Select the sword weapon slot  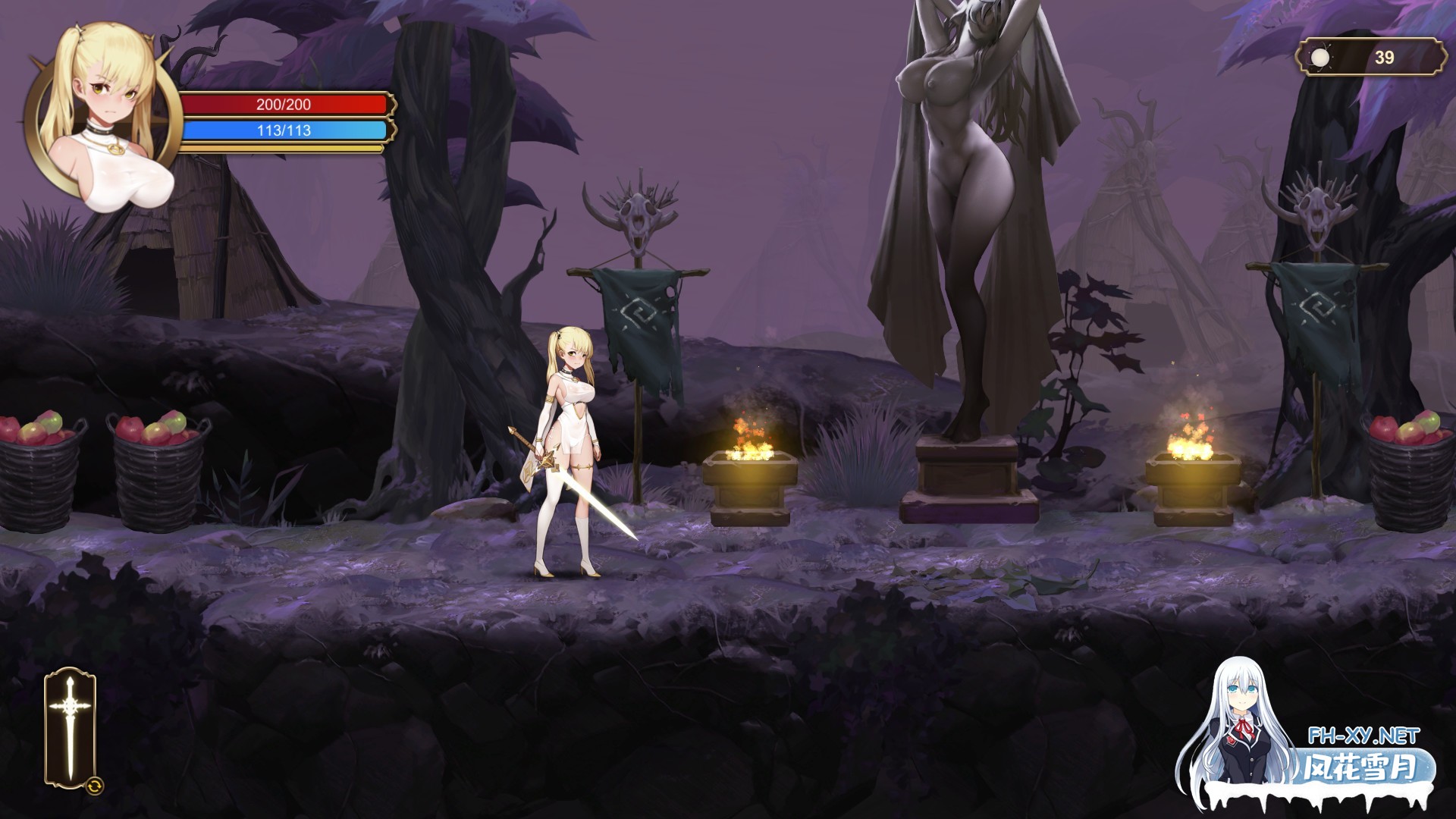point(70,726)
